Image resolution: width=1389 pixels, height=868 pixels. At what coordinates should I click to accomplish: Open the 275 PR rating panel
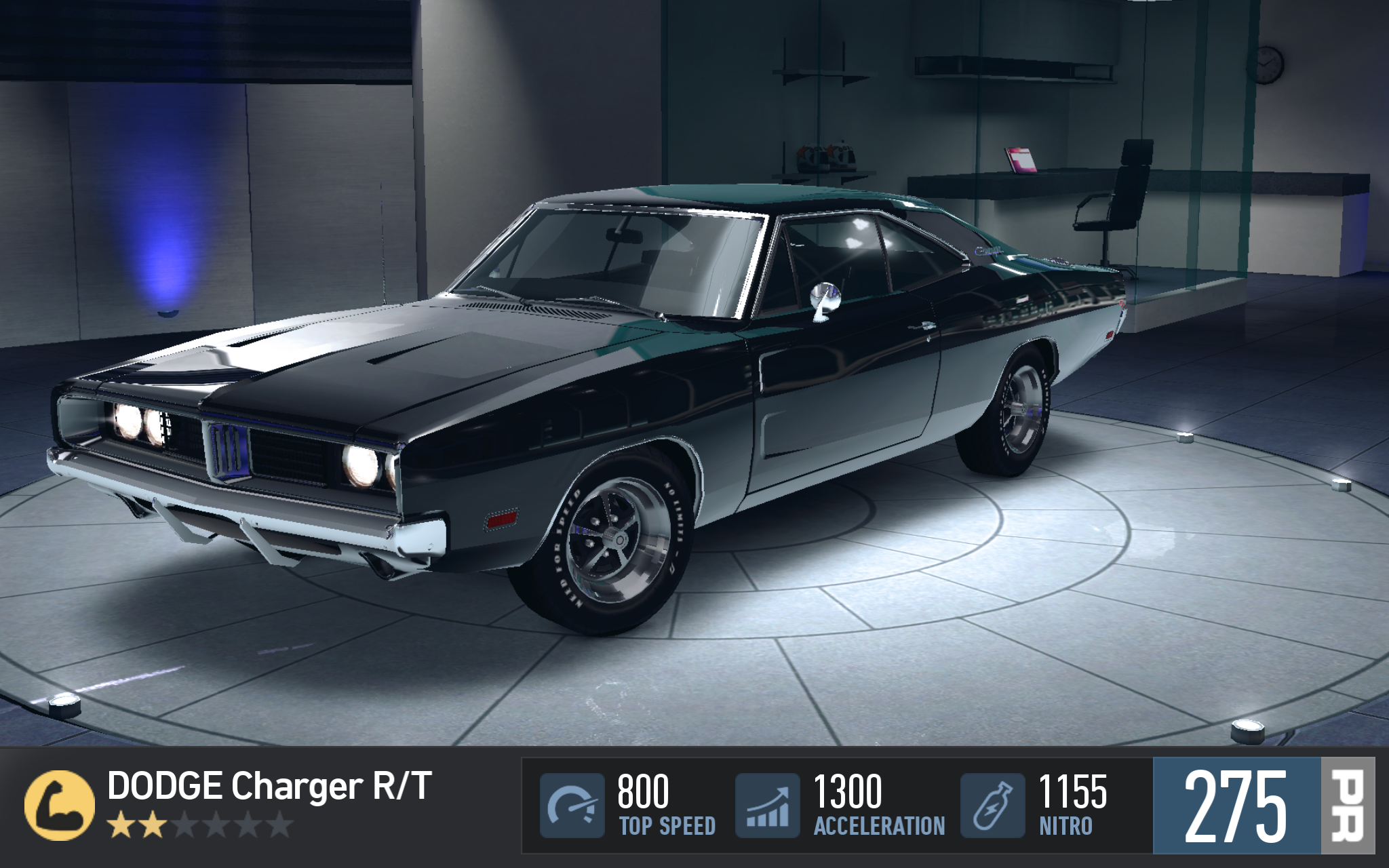tap(1263, 806)
